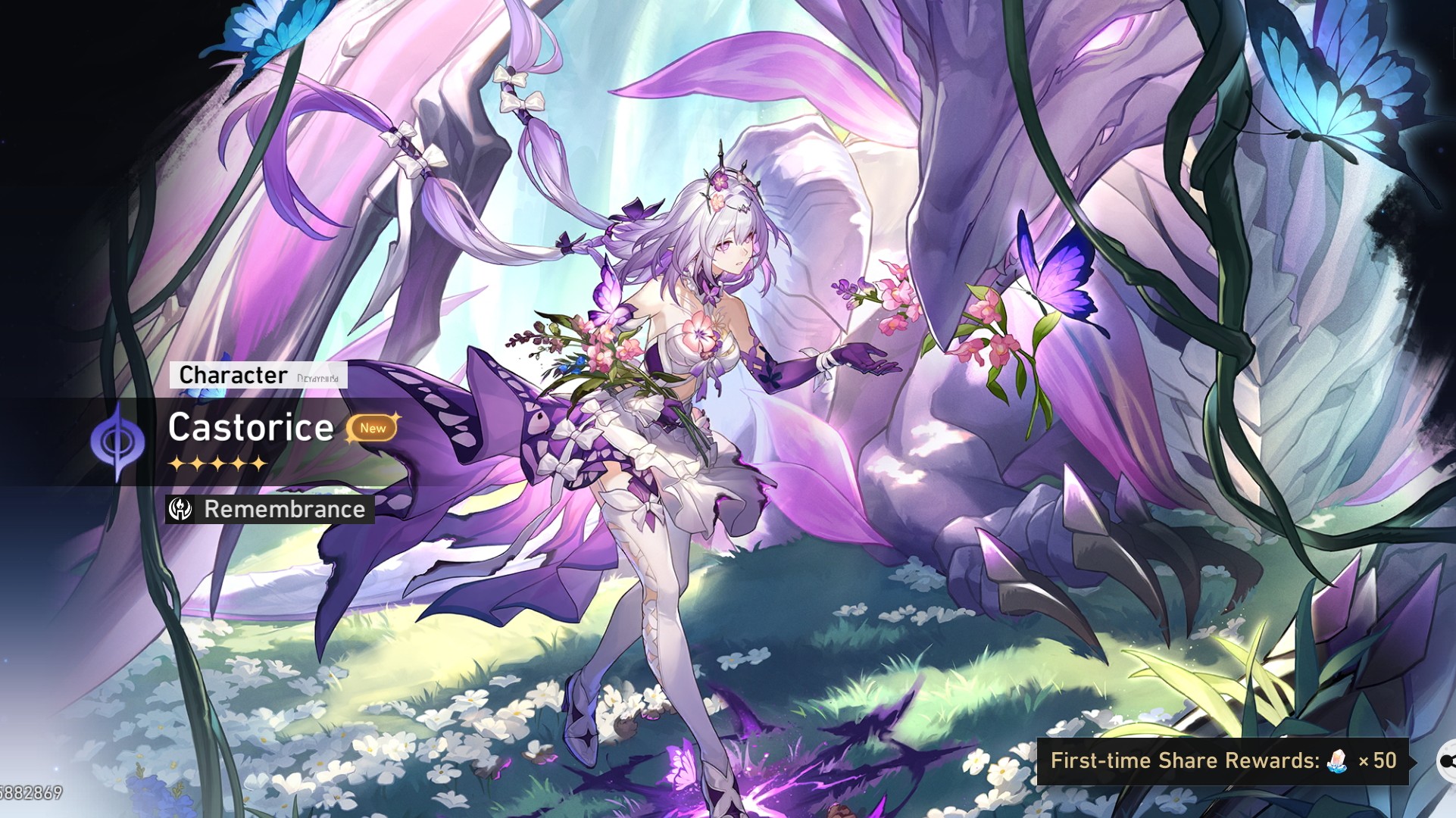1456x818 pixels.
Task: Select the third star in the rating row
Action: pyautogui.click(x=217, y=464)
